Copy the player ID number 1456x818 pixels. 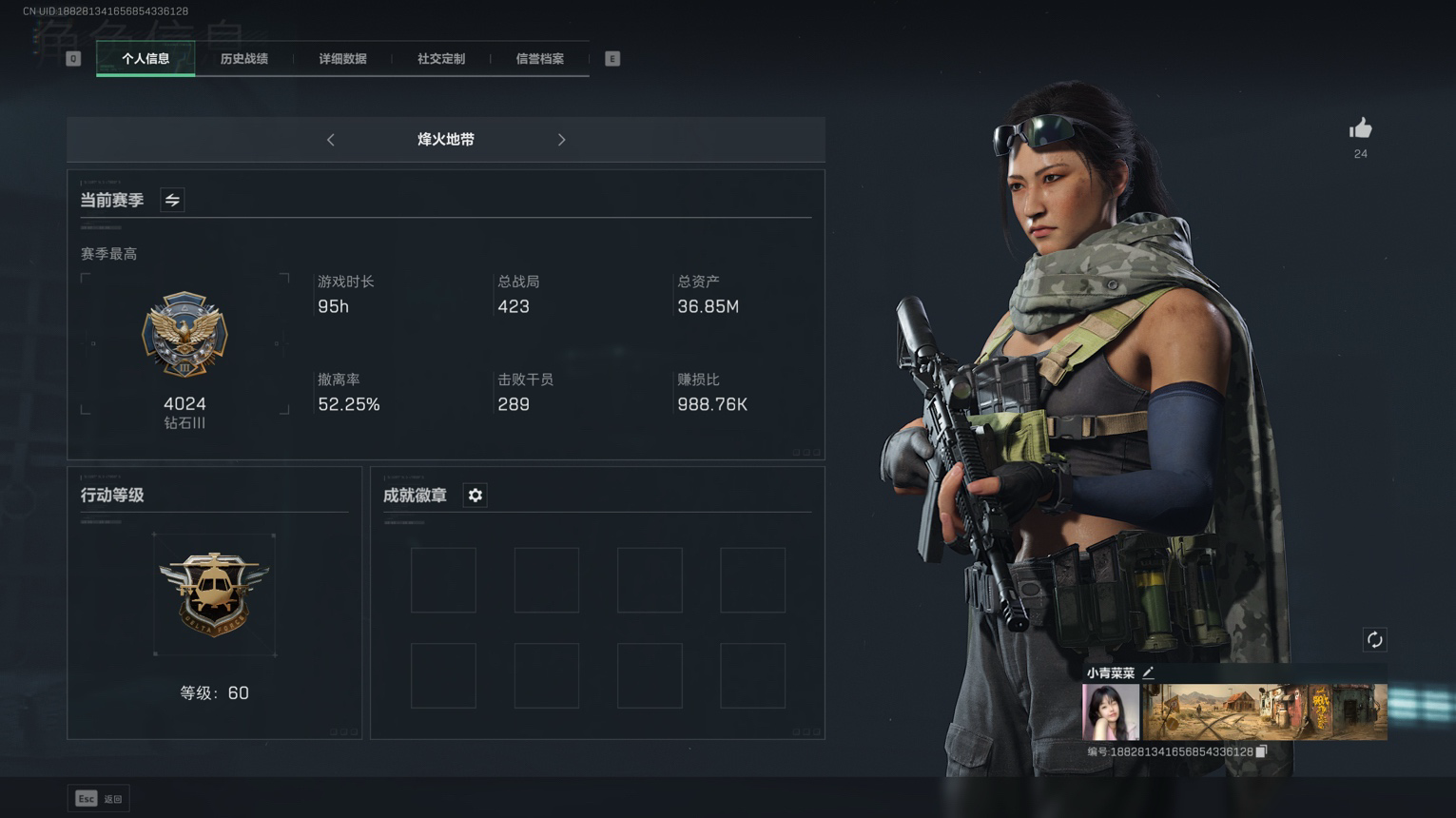coord(1261,751)
